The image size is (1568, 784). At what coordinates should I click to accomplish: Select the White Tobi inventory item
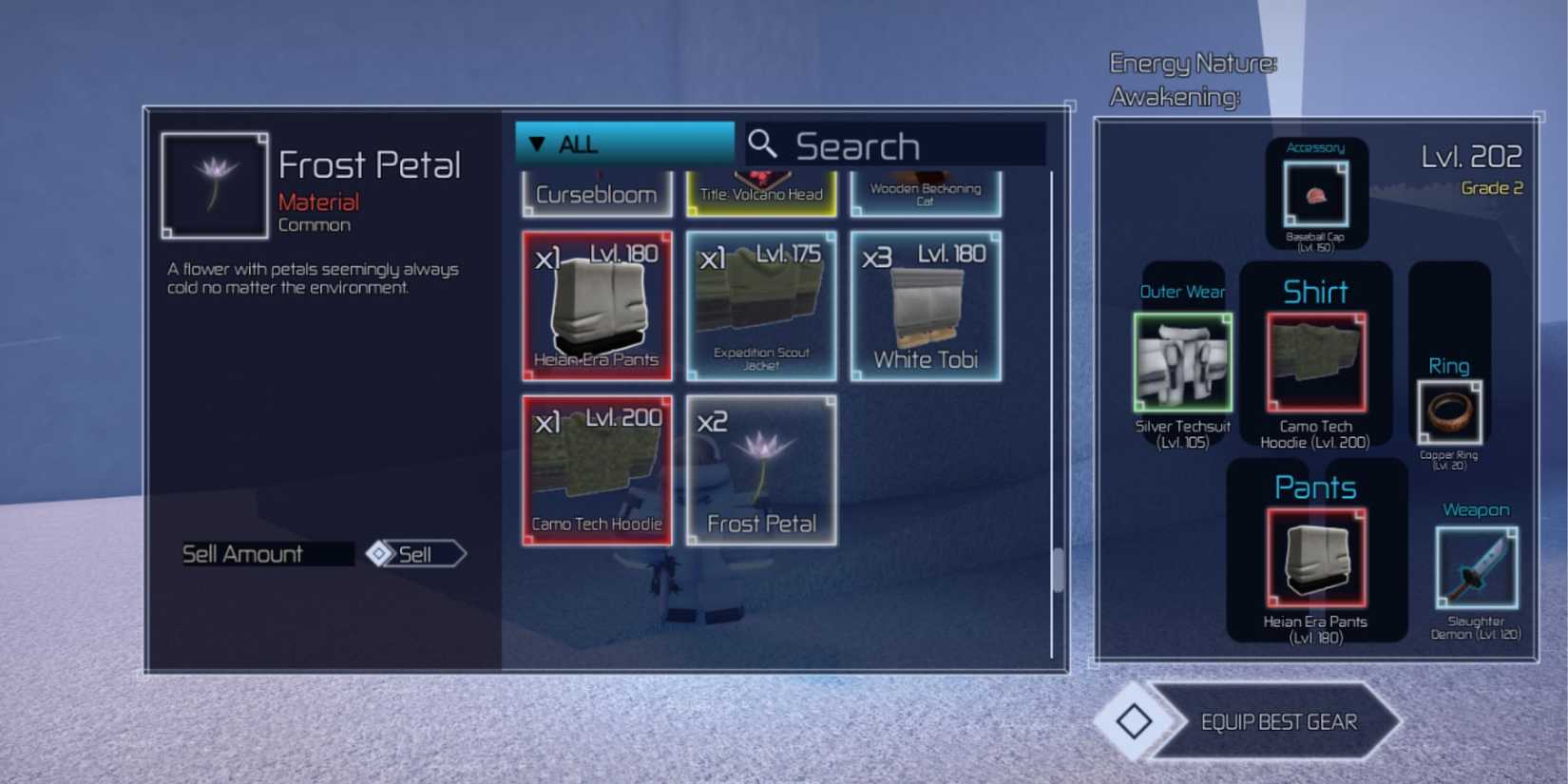coord(927,306)
